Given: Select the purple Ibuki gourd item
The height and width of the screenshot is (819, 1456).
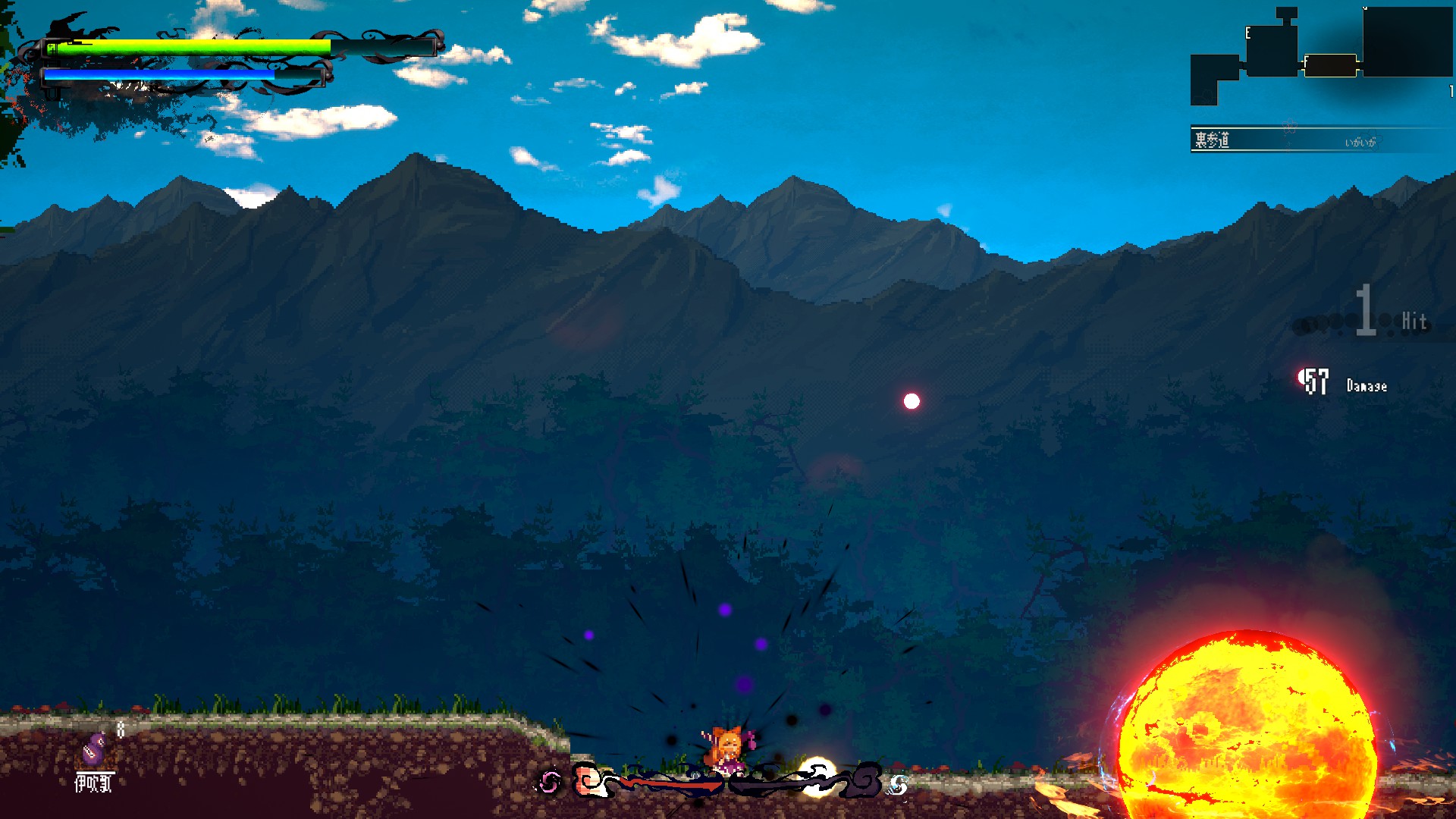Looking at the screenshot, I should tap(94, 749).
